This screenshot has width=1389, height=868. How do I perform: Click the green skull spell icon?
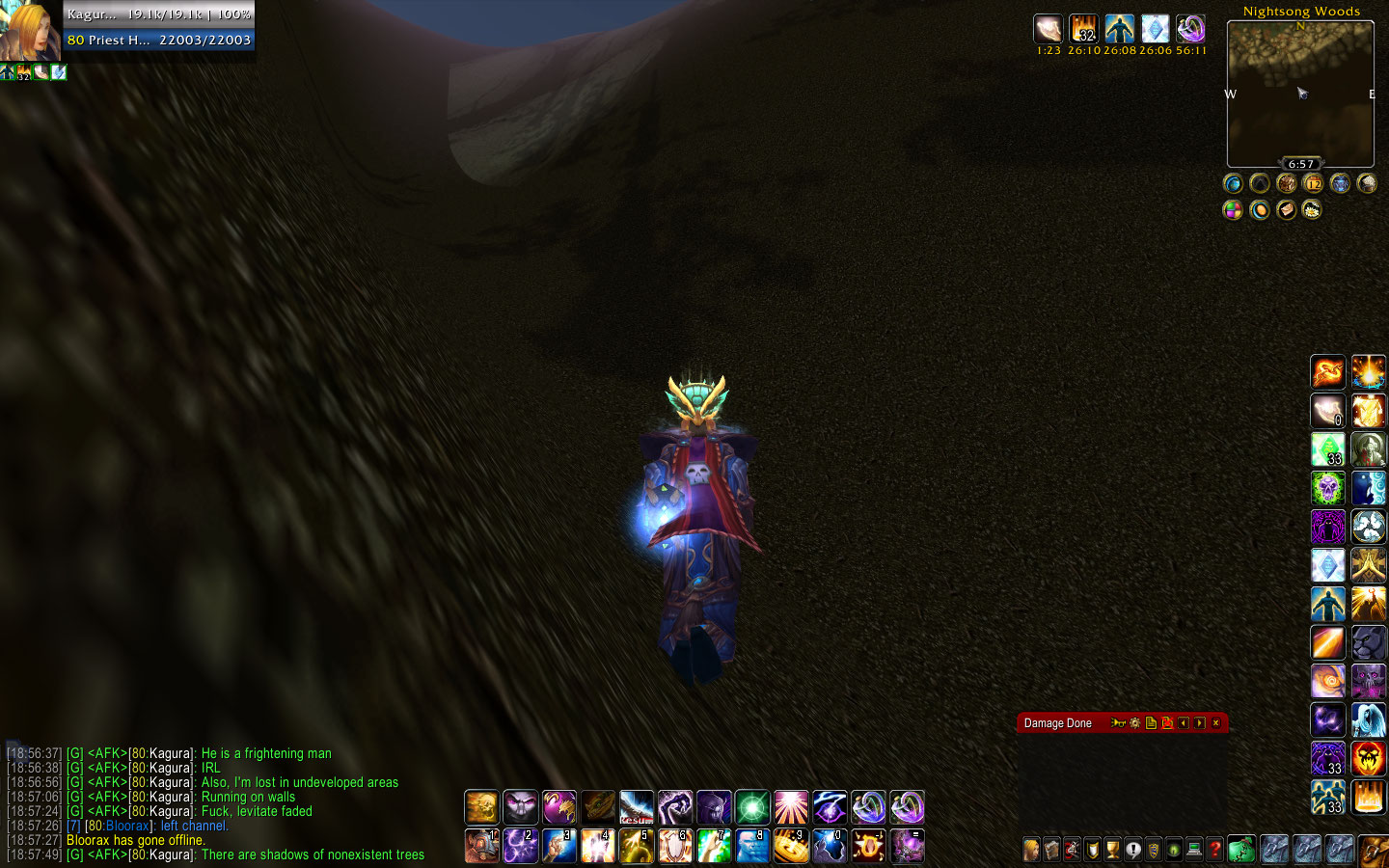coord(1328,488)
